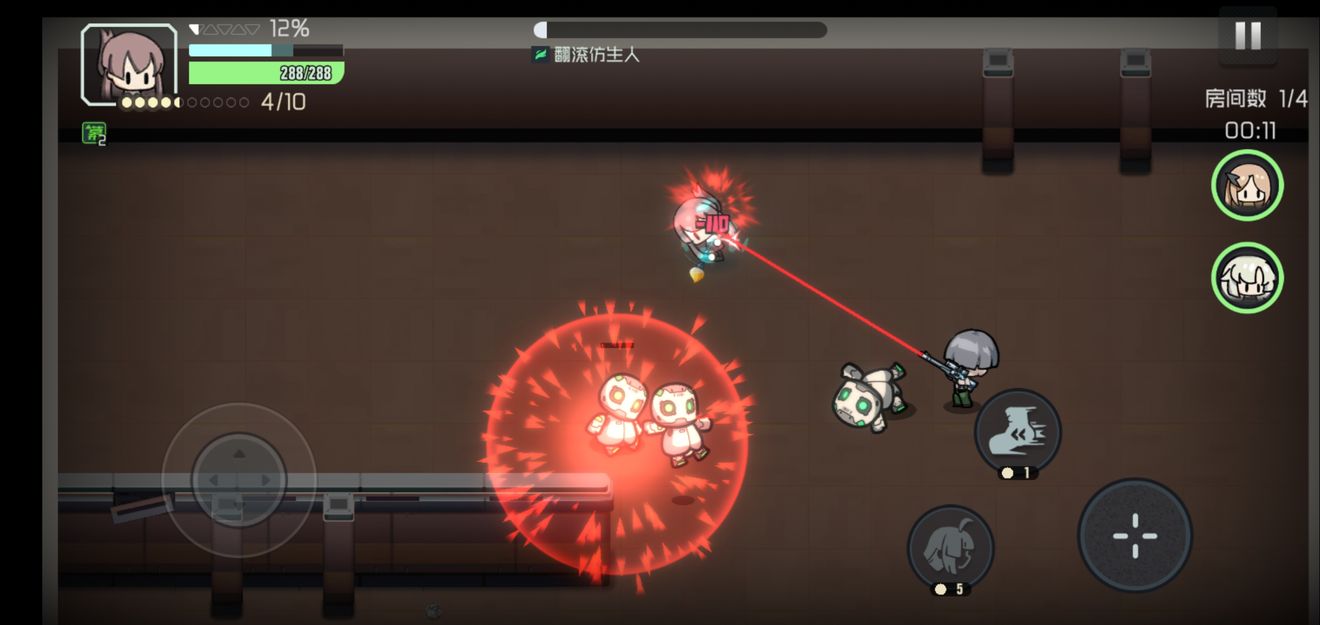Activate the dash skill button
This screenshot has width=1320, height=625.
point(1018,432)
